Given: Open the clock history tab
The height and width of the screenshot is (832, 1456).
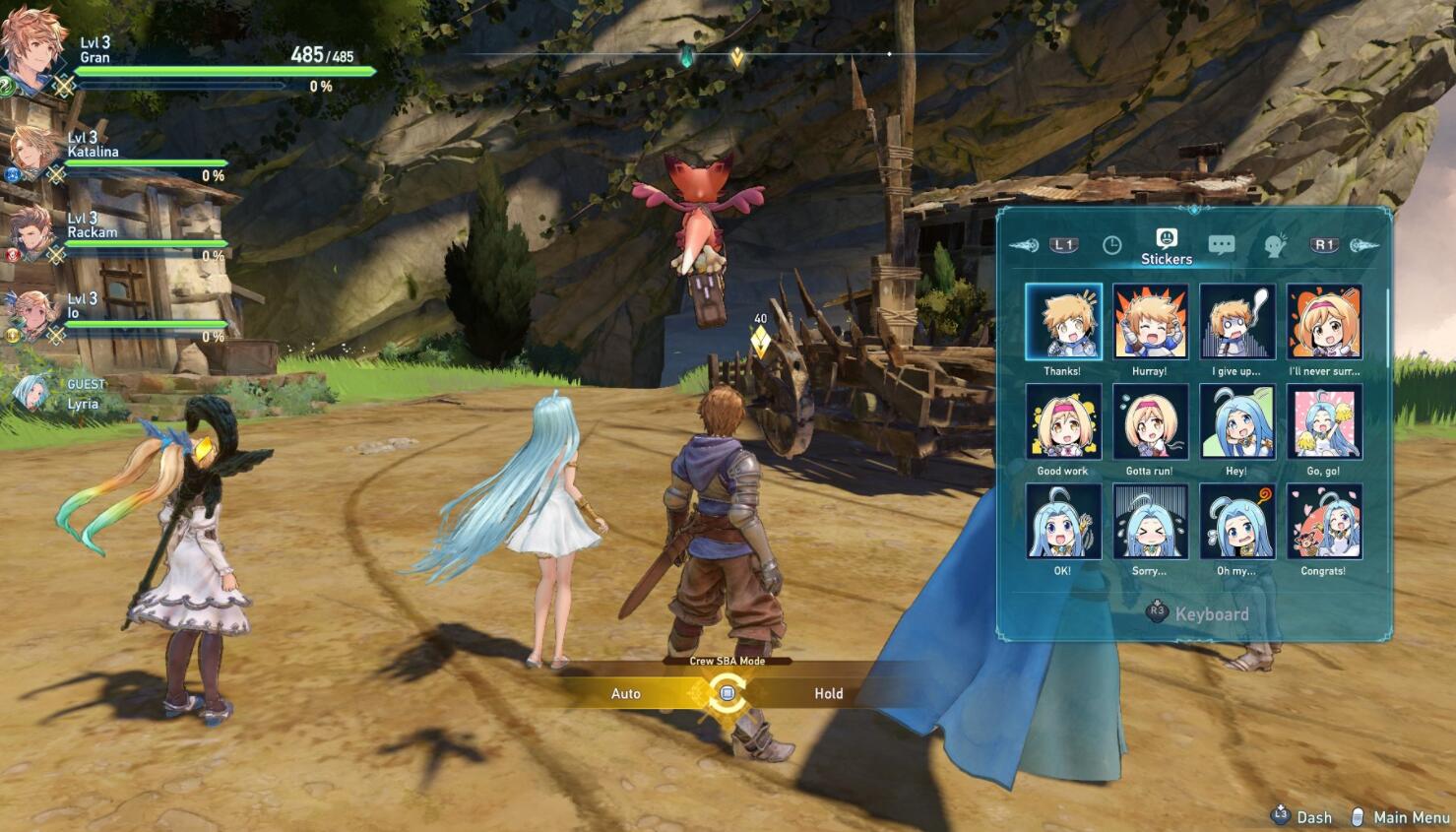Looking at the screenshot, I should 1111,245.
